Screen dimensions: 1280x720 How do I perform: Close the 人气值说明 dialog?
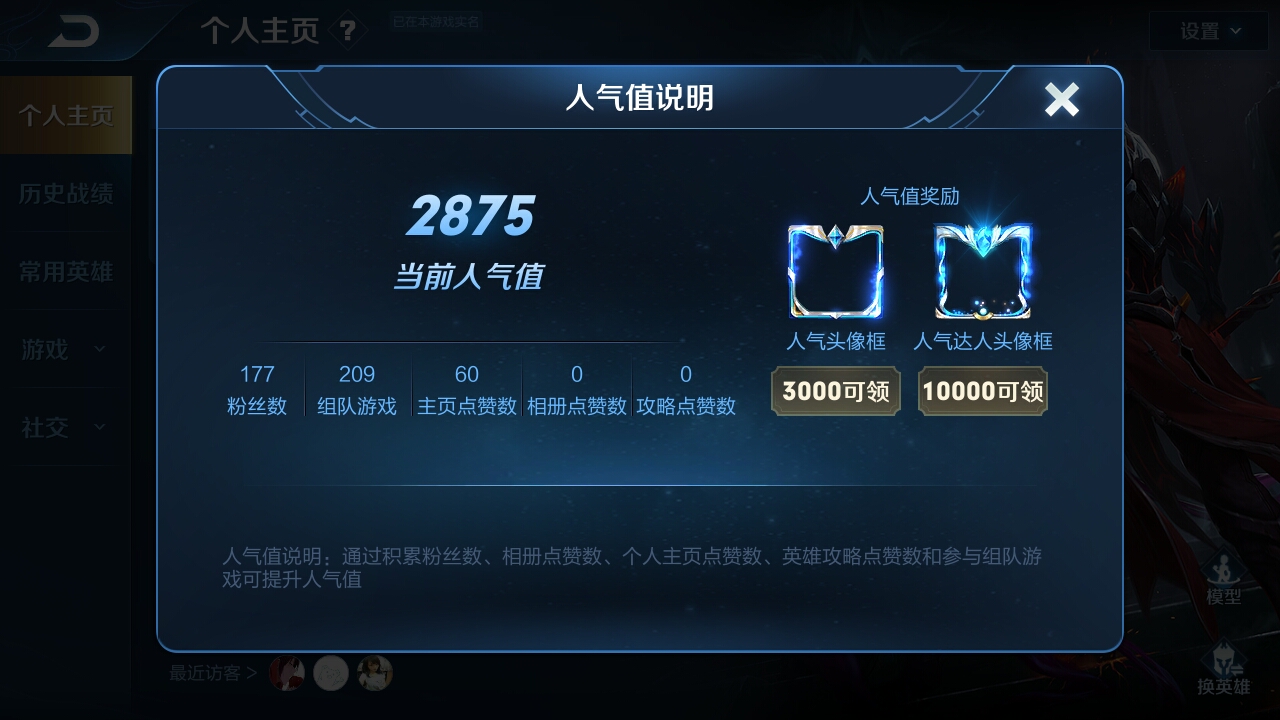(x=1061, y=99)
